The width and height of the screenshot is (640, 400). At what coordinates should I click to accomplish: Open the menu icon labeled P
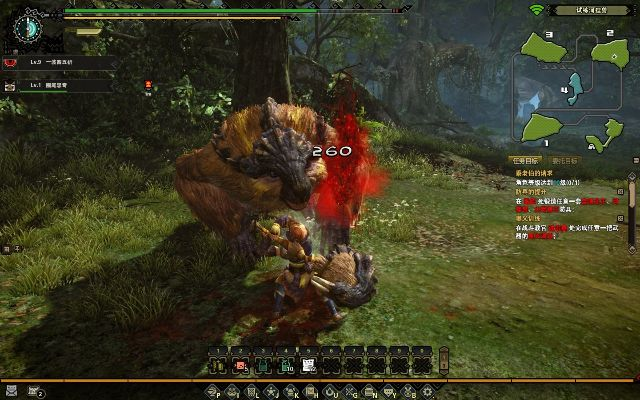point(212,391)
